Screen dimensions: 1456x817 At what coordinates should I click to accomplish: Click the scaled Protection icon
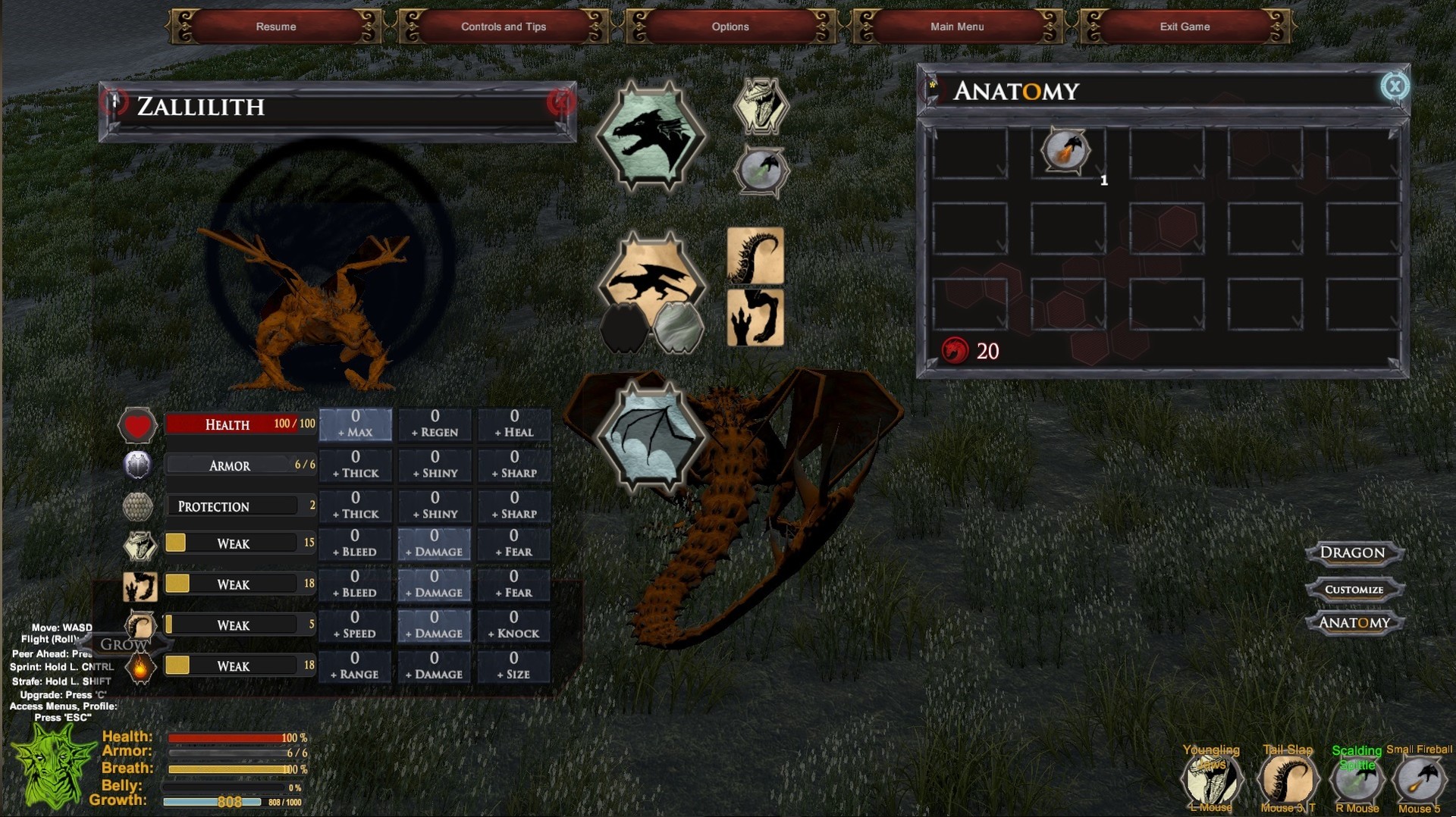[137, 506]
